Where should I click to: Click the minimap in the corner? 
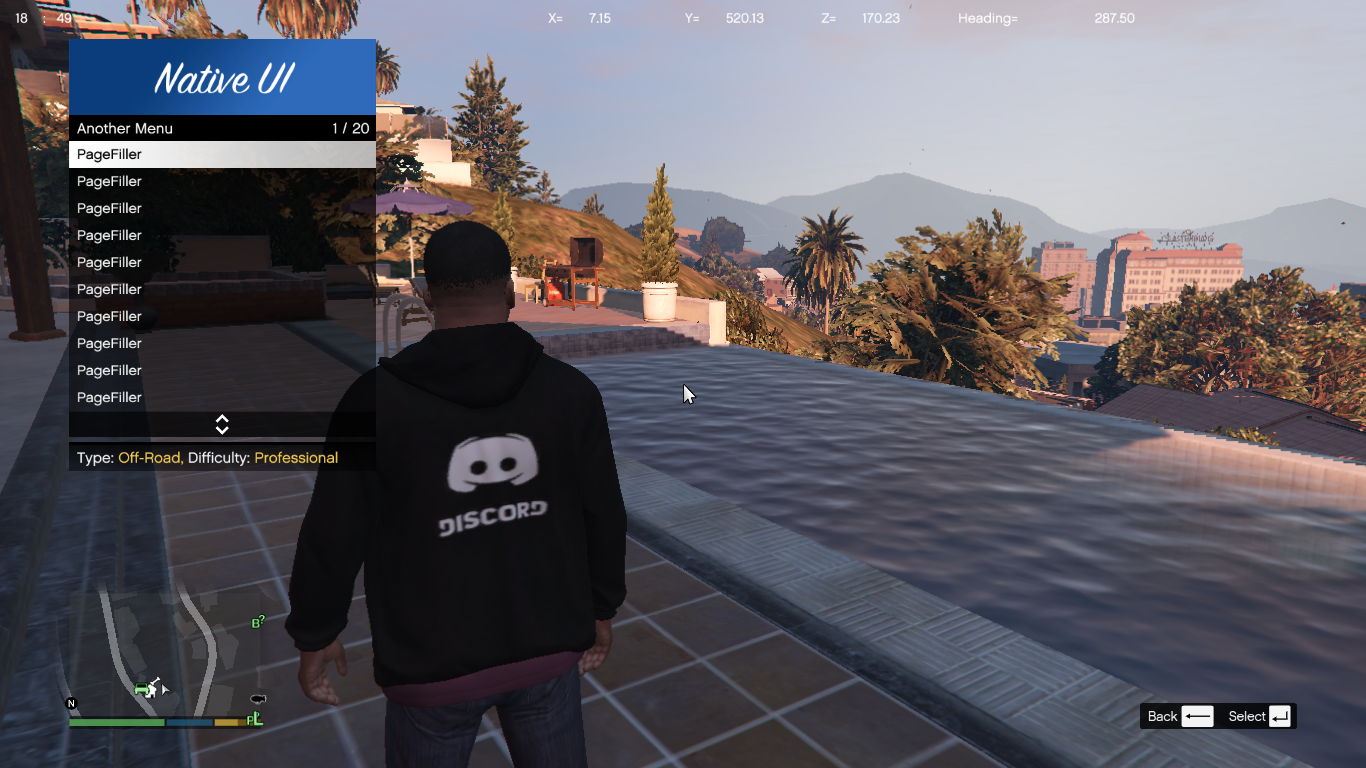point(165,650)
